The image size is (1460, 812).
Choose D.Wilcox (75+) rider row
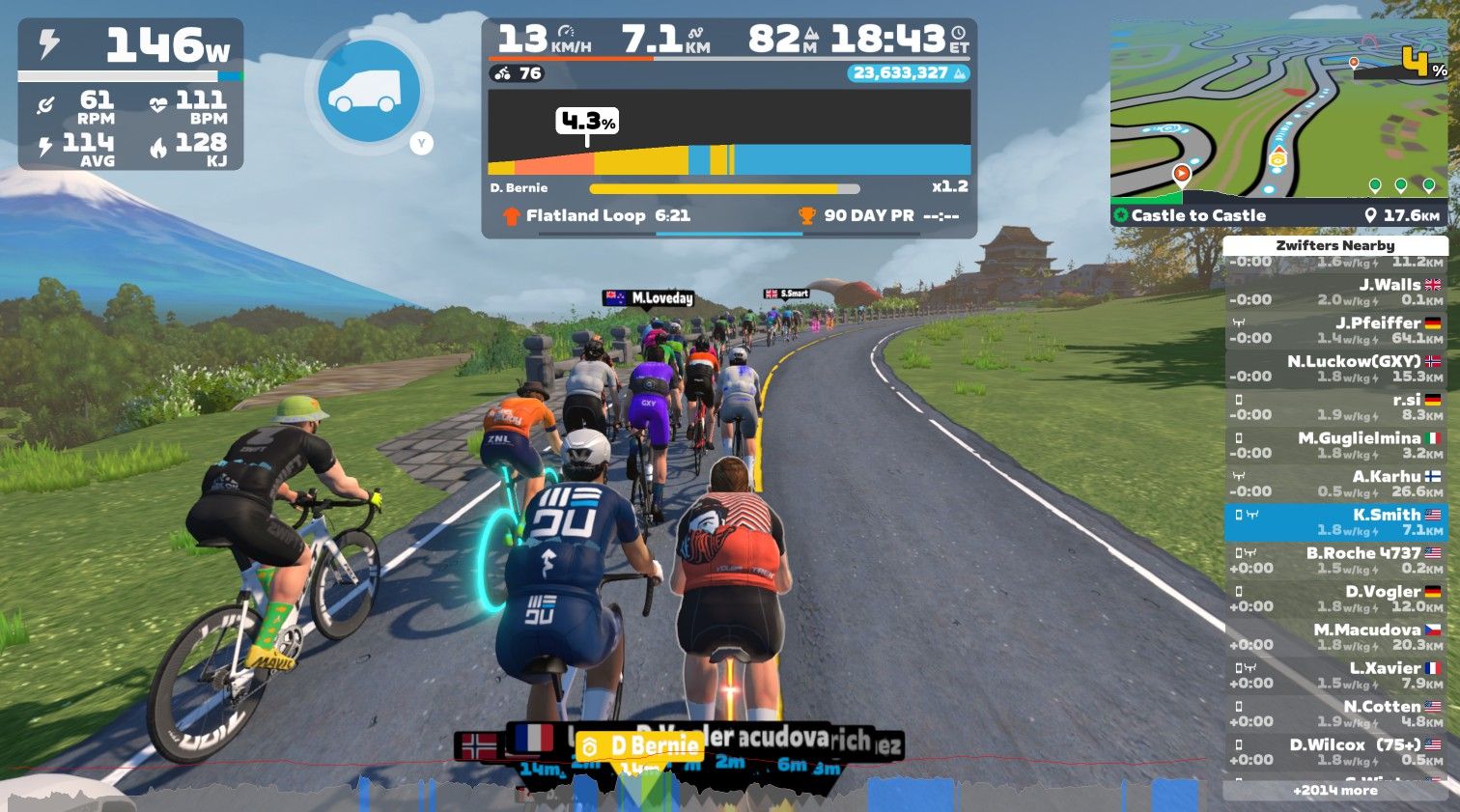(x=1335, y=752)
